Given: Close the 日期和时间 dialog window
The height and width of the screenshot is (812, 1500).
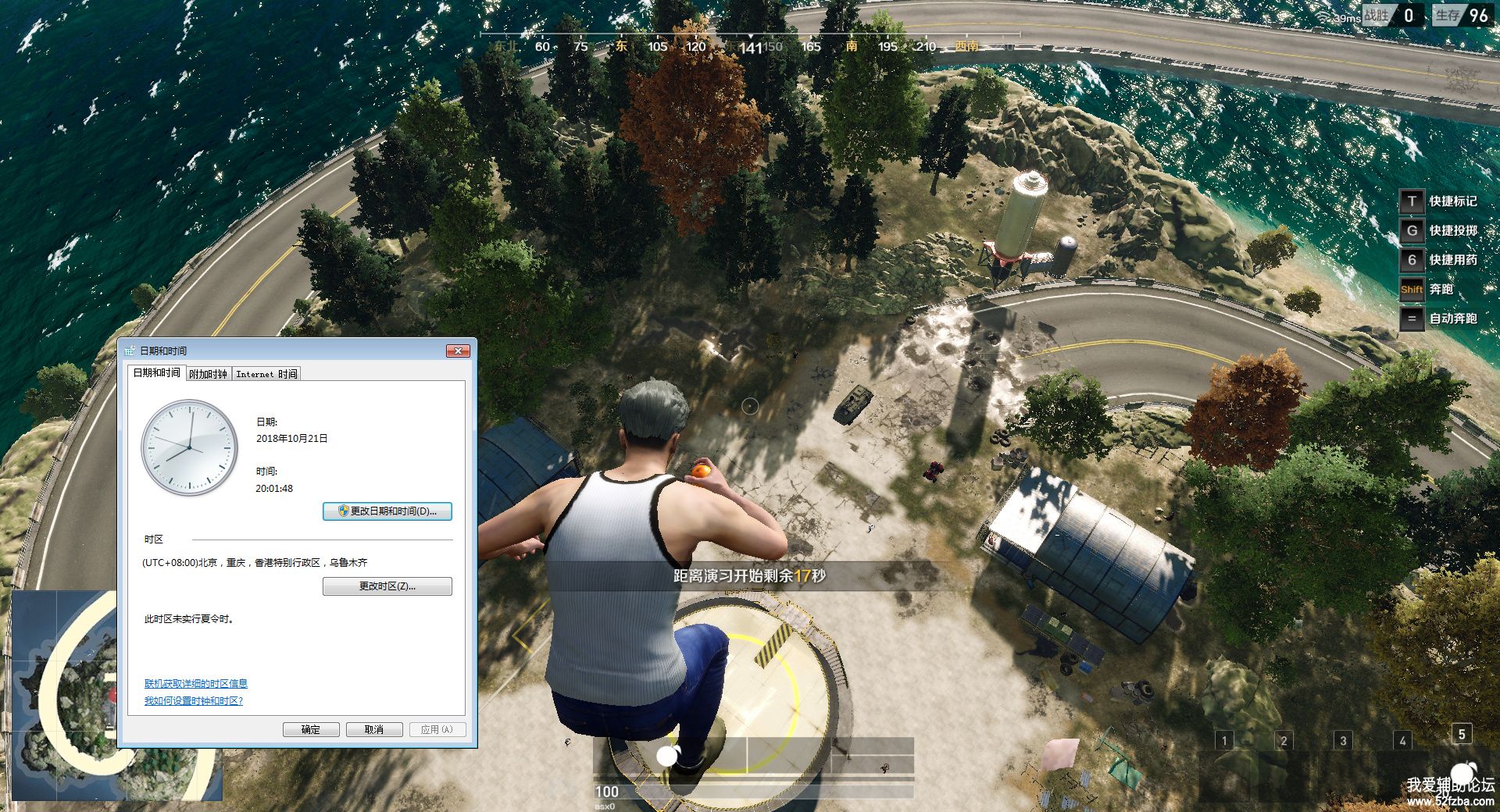Looking at the screenshot, I should click(458, 351).
